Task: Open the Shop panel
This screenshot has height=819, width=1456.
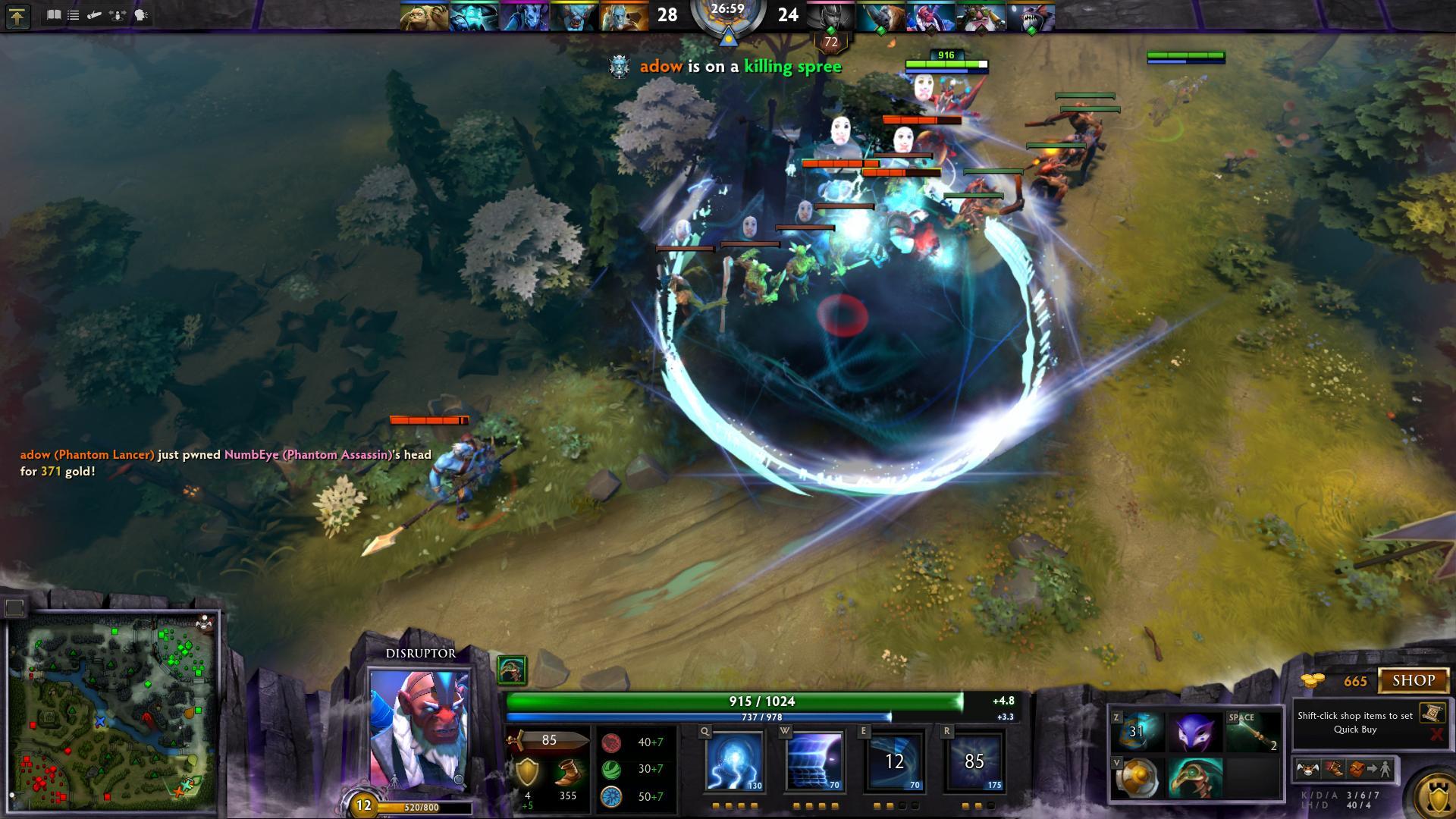Action: coord(1413,680)
